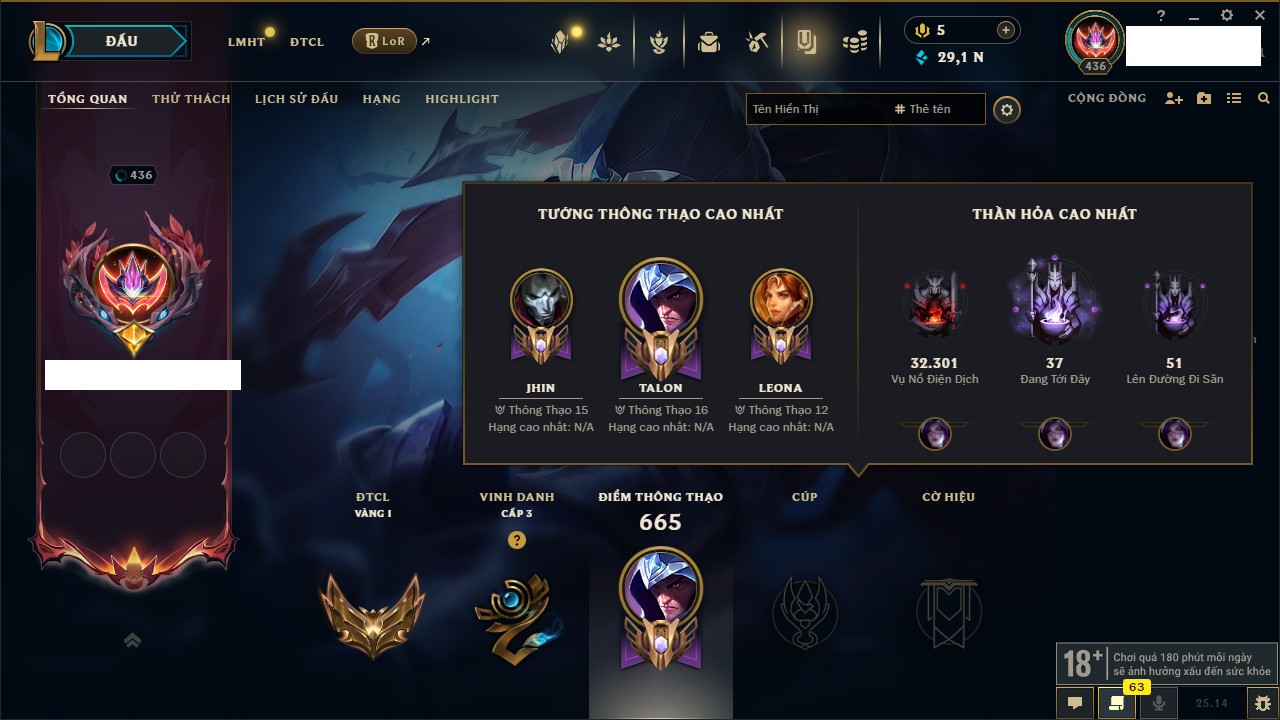The width and height of the screenshot is (1280, 720).
Task: Open the missions scroll button
Action: tap(1117, 703)
